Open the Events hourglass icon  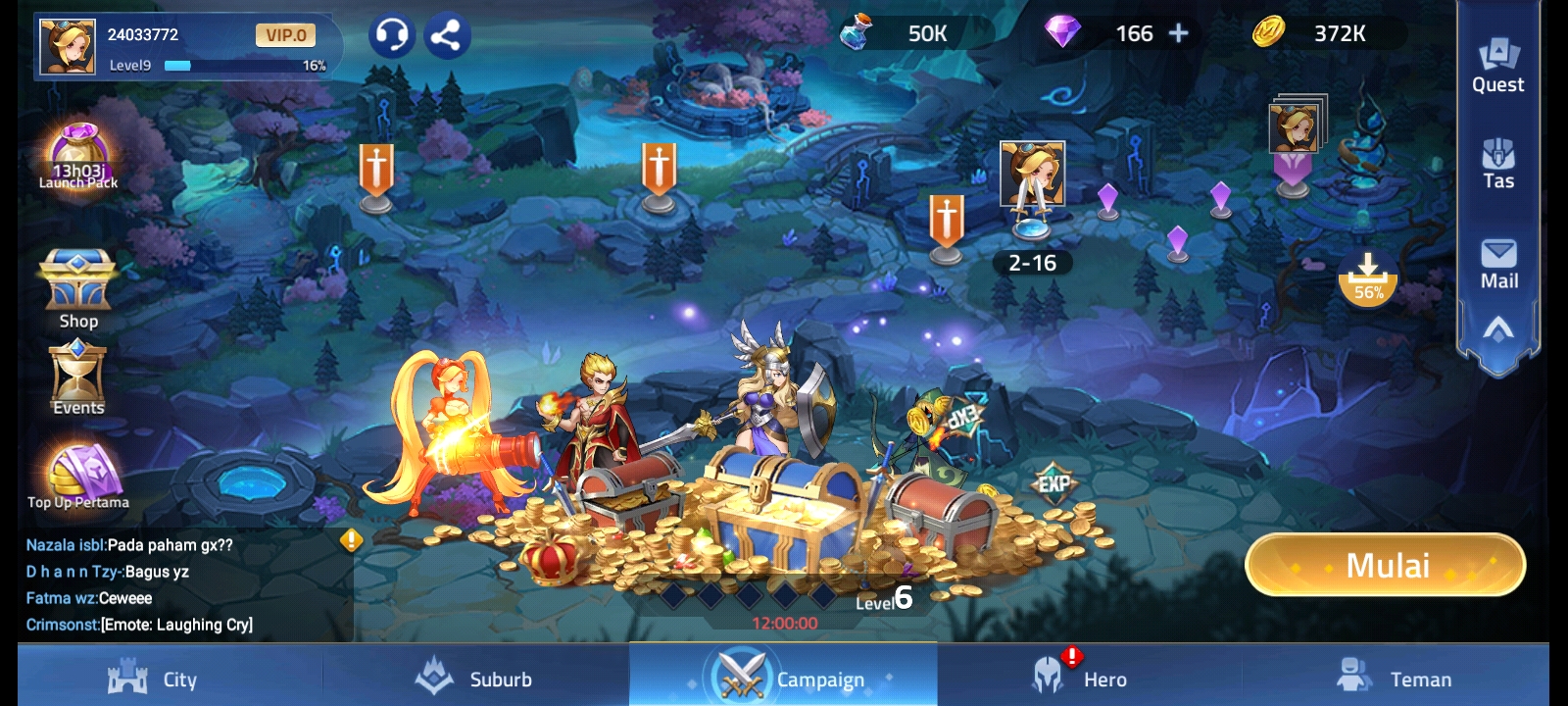[x=77, y=374]
